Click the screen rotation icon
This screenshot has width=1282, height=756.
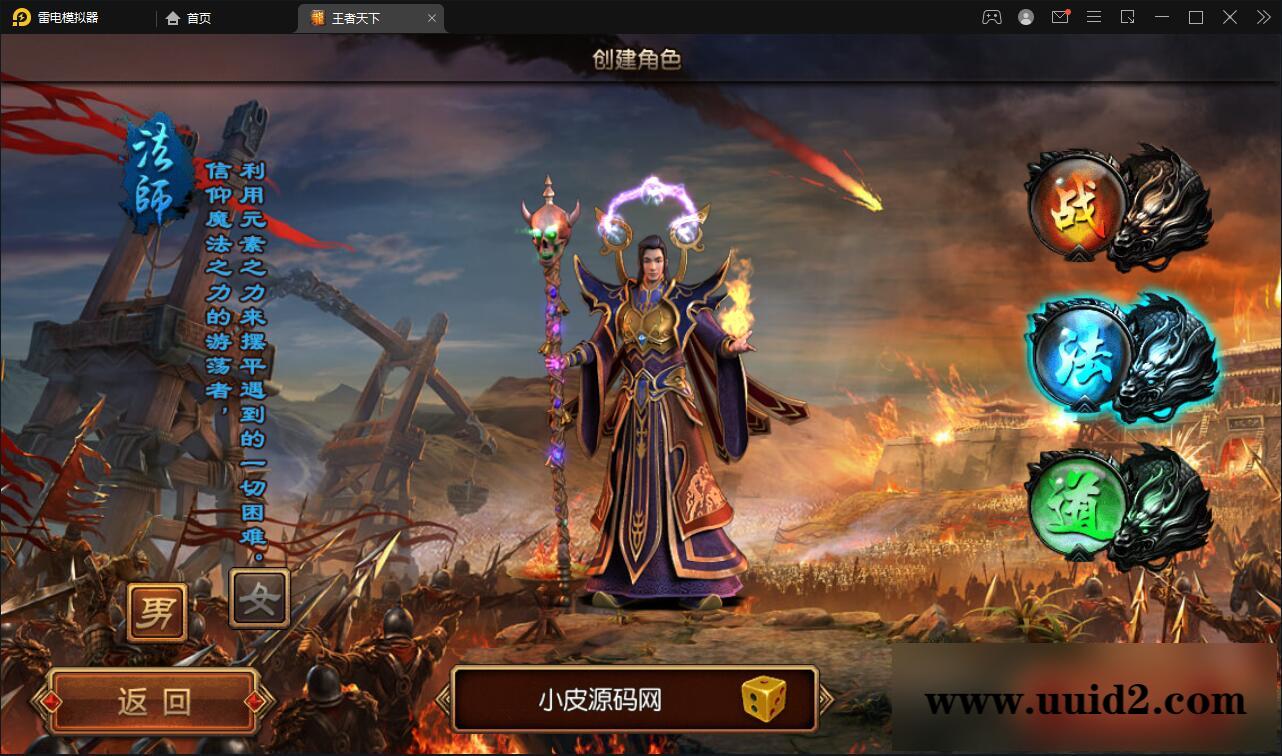coord(1128,17)
